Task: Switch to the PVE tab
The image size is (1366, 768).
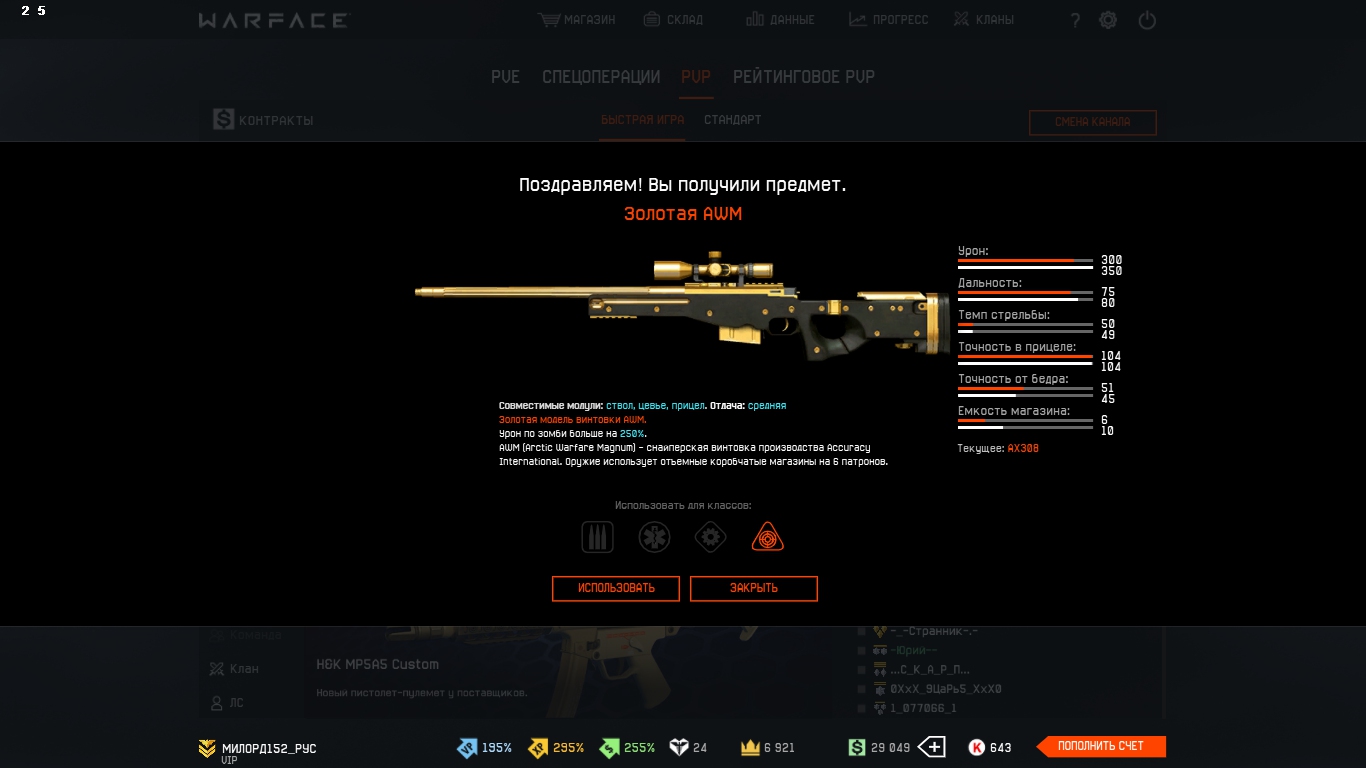Action: (x=505, y=77)
